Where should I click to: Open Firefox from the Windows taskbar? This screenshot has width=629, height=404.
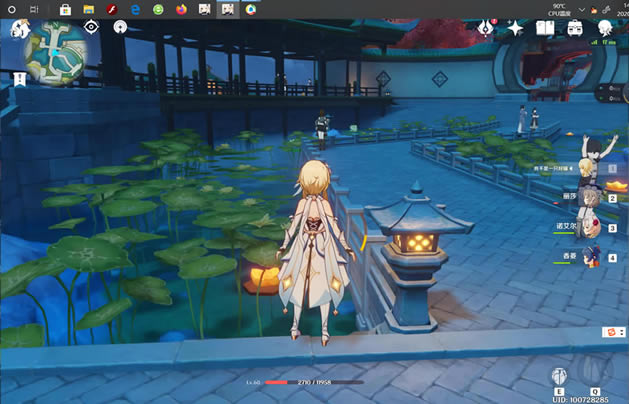(x=180, y=9)
